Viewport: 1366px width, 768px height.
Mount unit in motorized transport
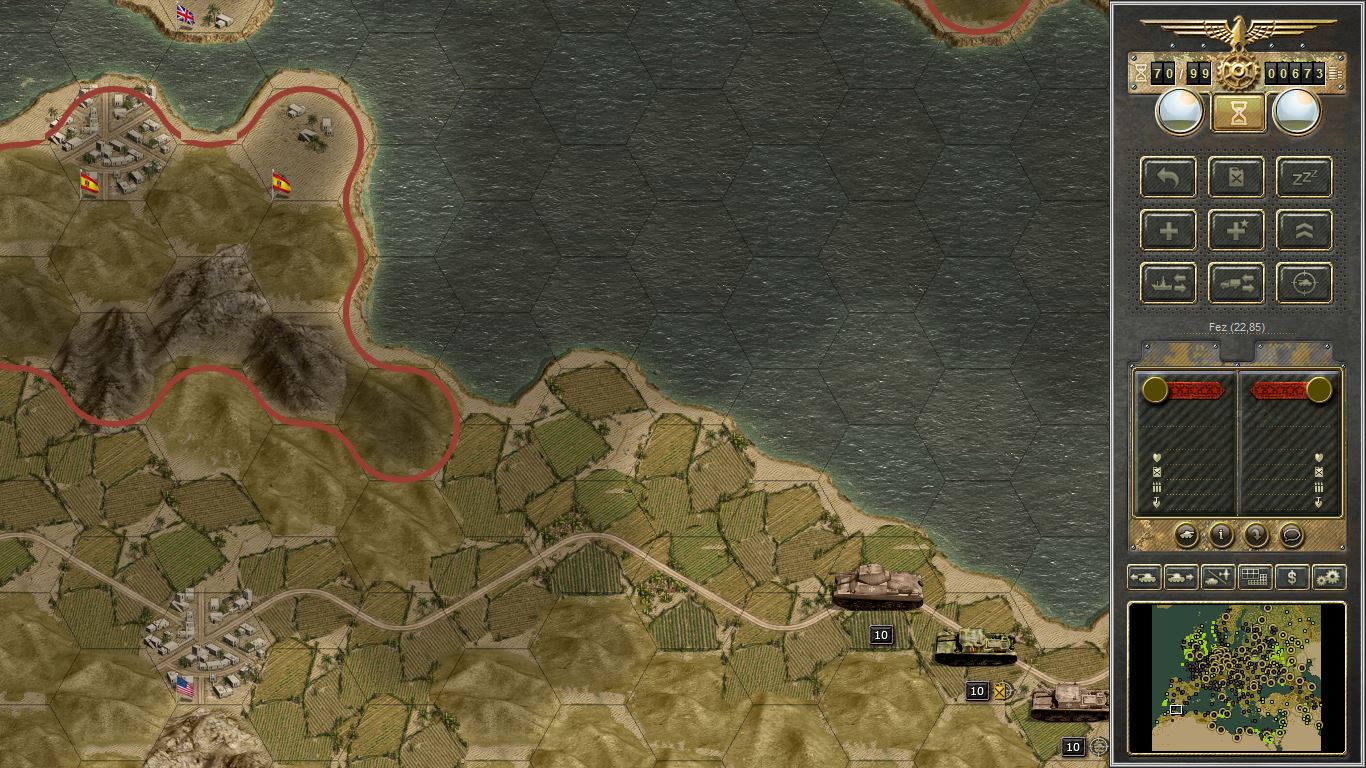click(1236, 283)
